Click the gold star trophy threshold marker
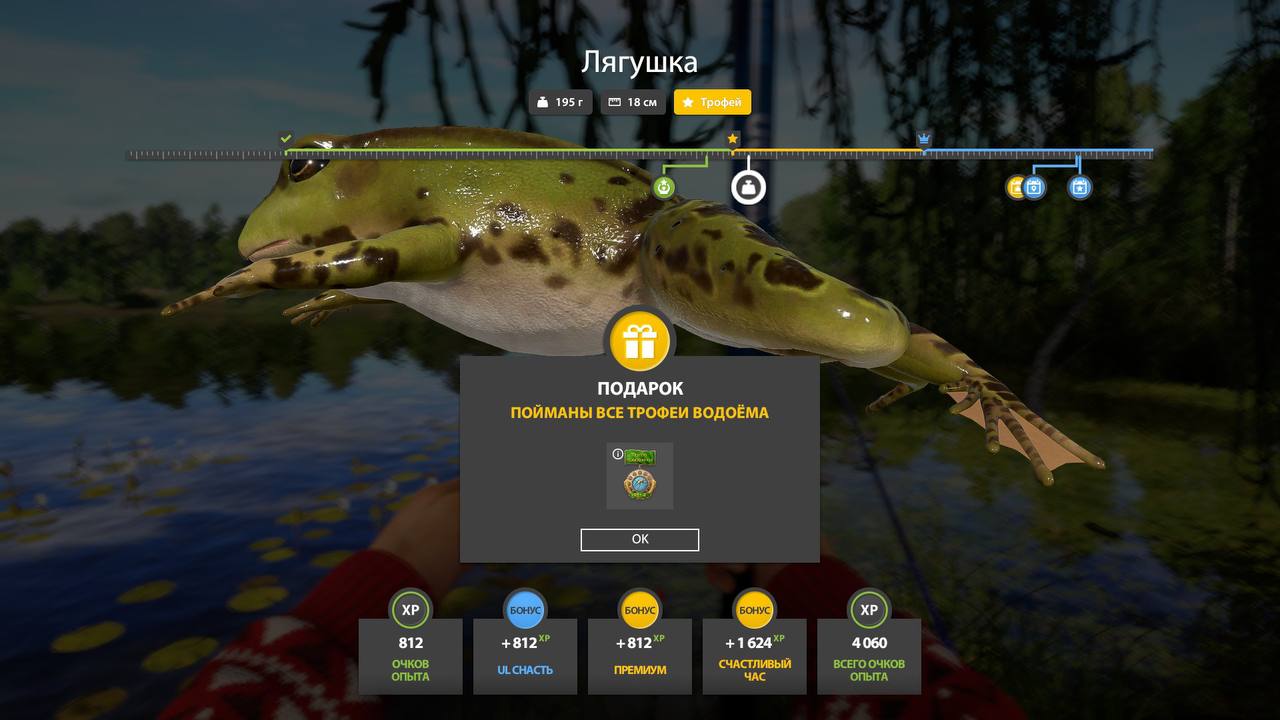This screenshot has height=720, width=1280. (x=733, y=139)
